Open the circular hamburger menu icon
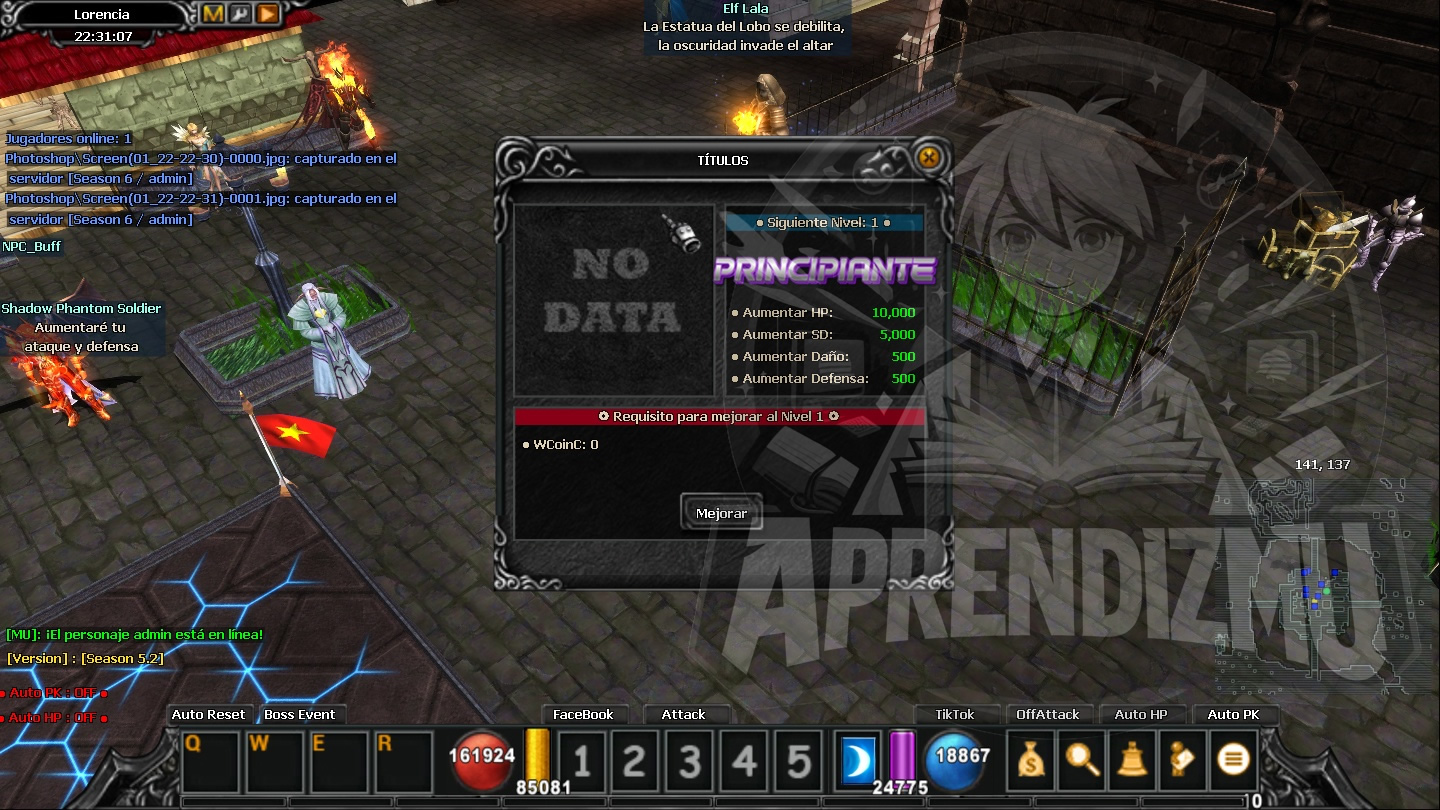This screenshot has height=810, width=1440. pos(1232,760)
